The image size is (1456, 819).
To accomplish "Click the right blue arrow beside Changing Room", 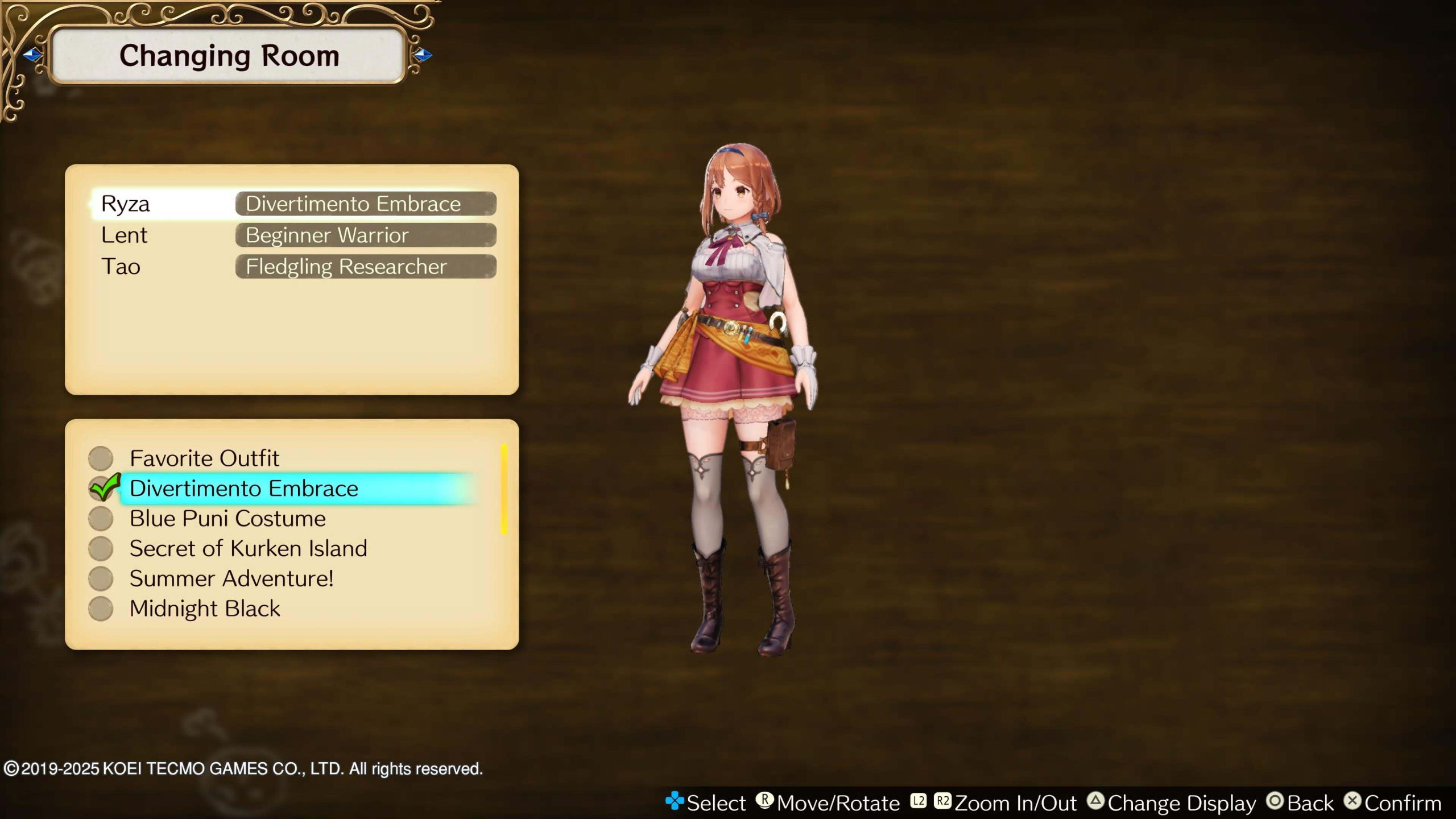I will pyautogui.click(x=422, y=55).
